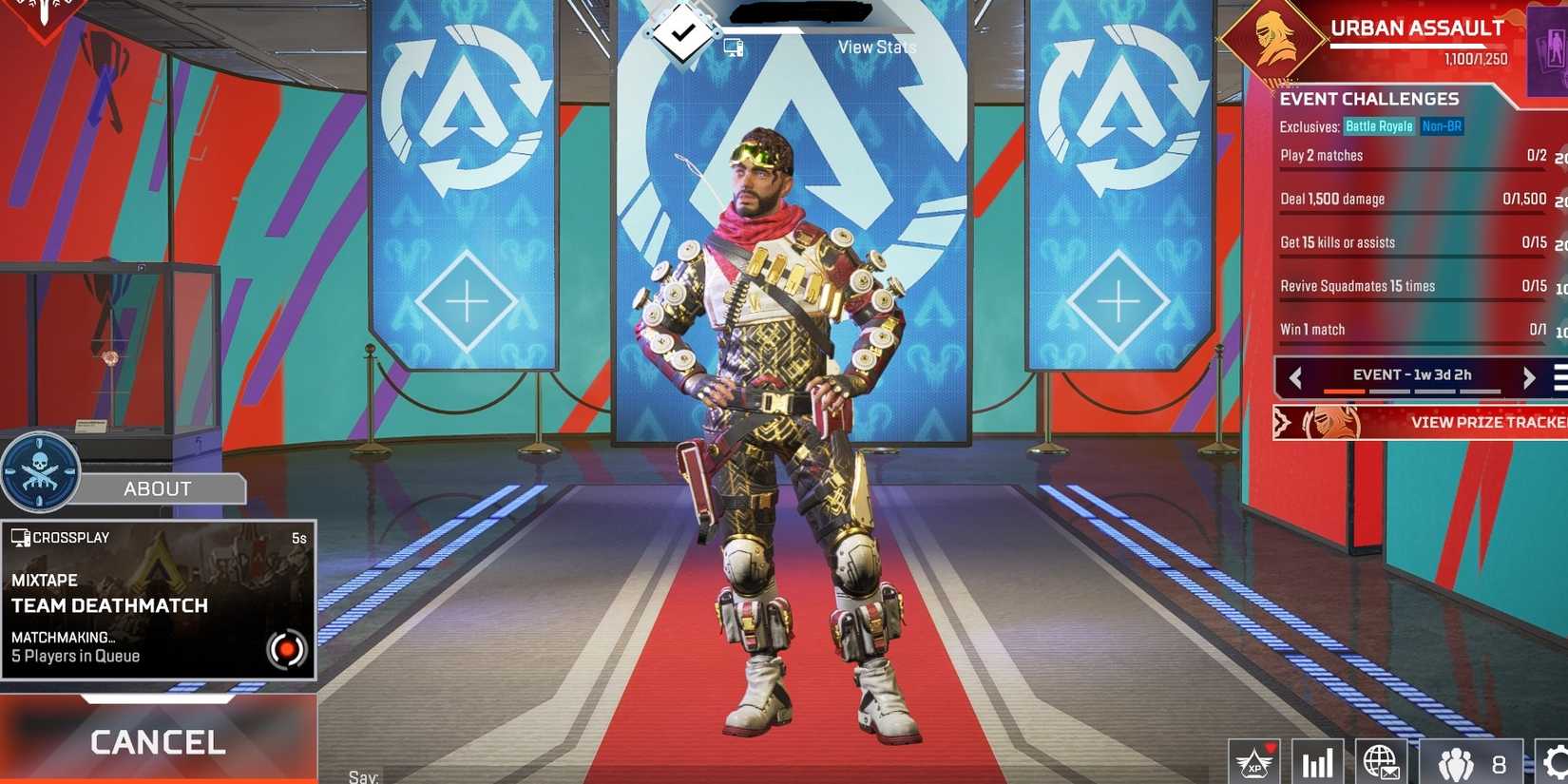Toggle the Battle Royale exclusives filter
Viewport: 1568px width, 784px height.
(x=1378, y=125)
